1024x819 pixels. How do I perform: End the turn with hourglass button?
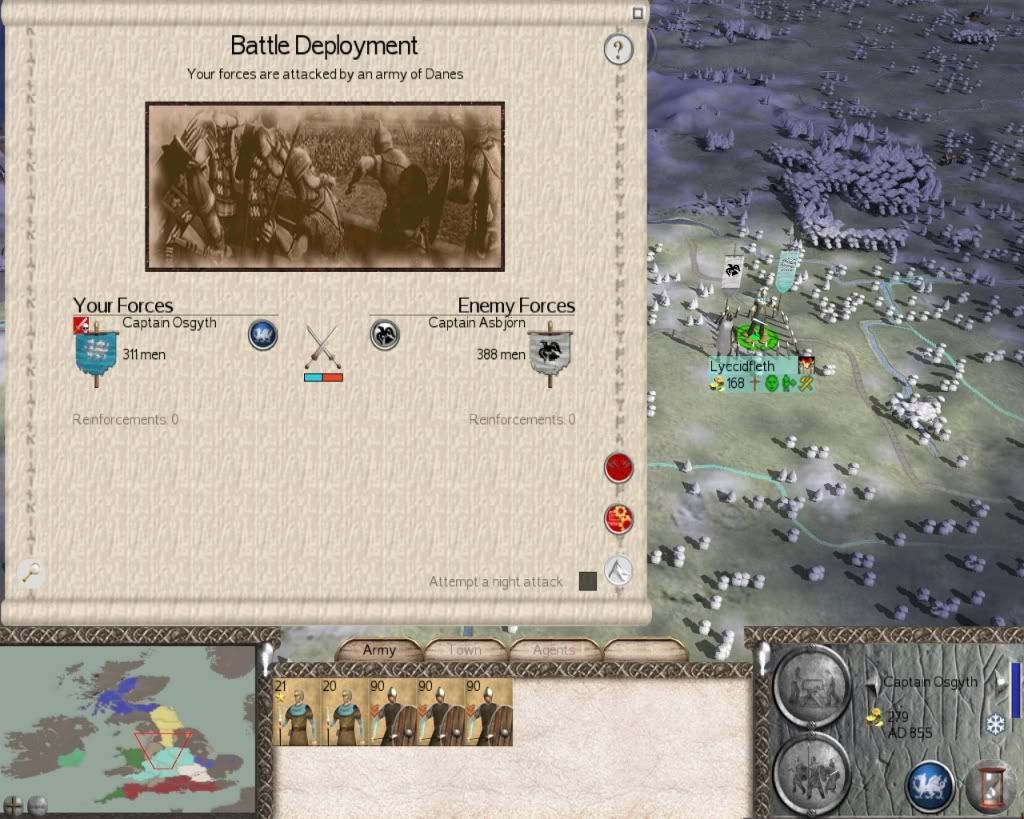coord(990,786)
